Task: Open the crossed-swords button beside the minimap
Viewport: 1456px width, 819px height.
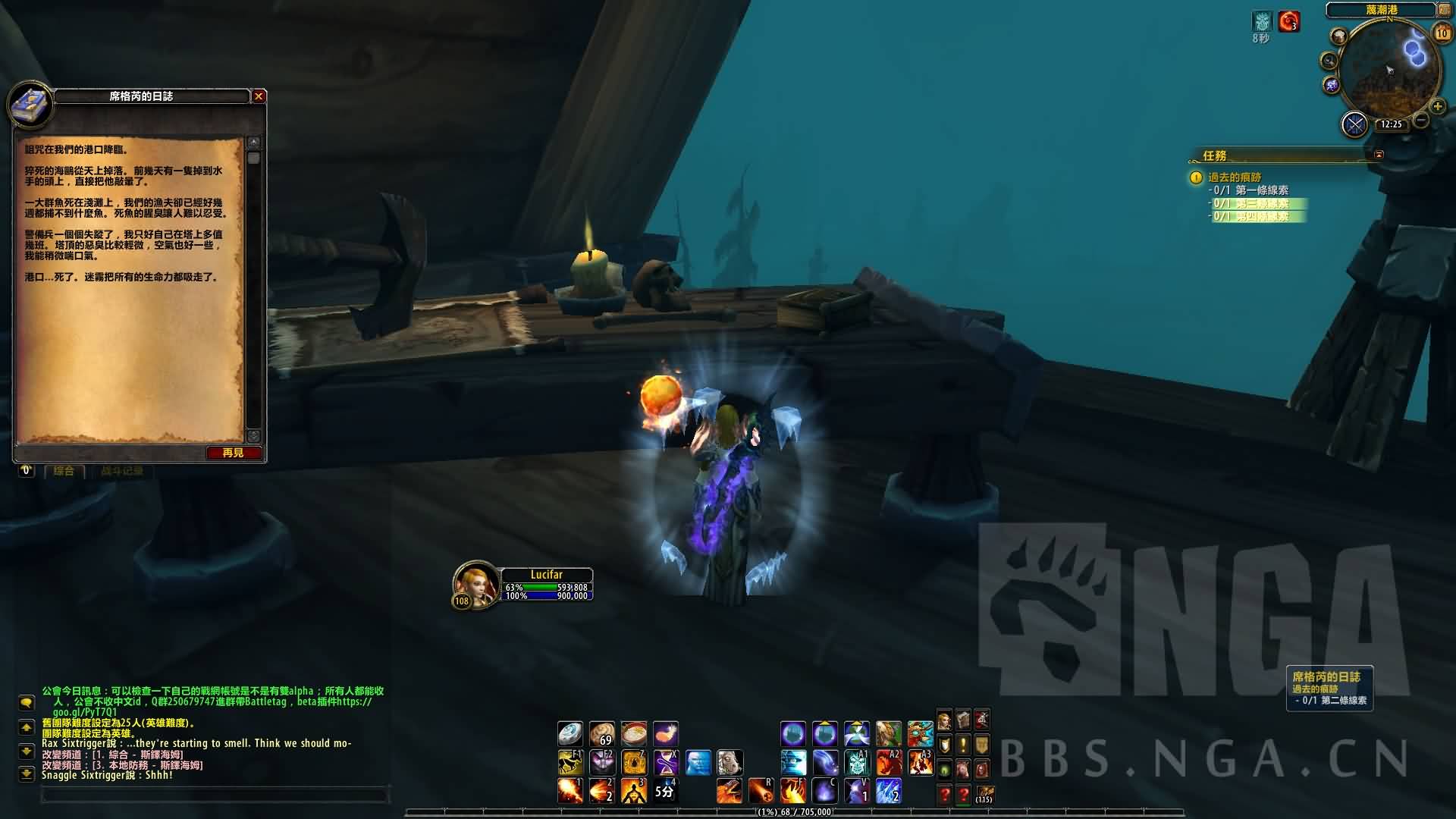Action: pyautogui.click(x=1354, y=124)
